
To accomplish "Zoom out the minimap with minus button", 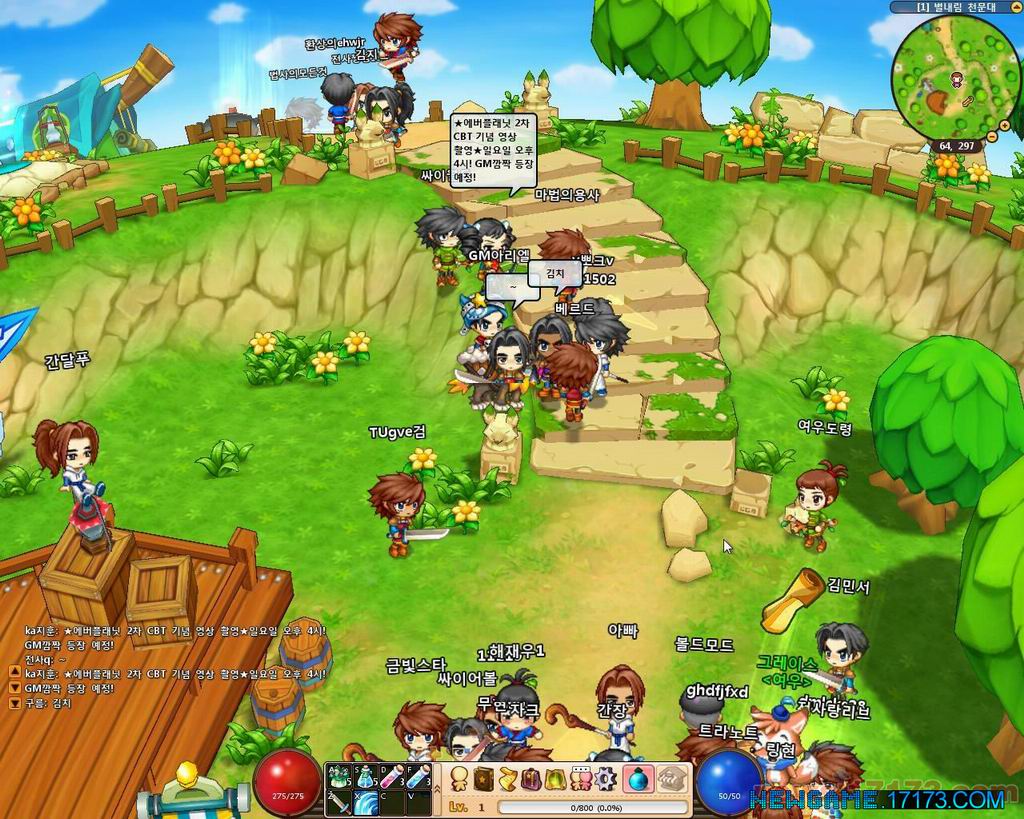I will point(992,135).
